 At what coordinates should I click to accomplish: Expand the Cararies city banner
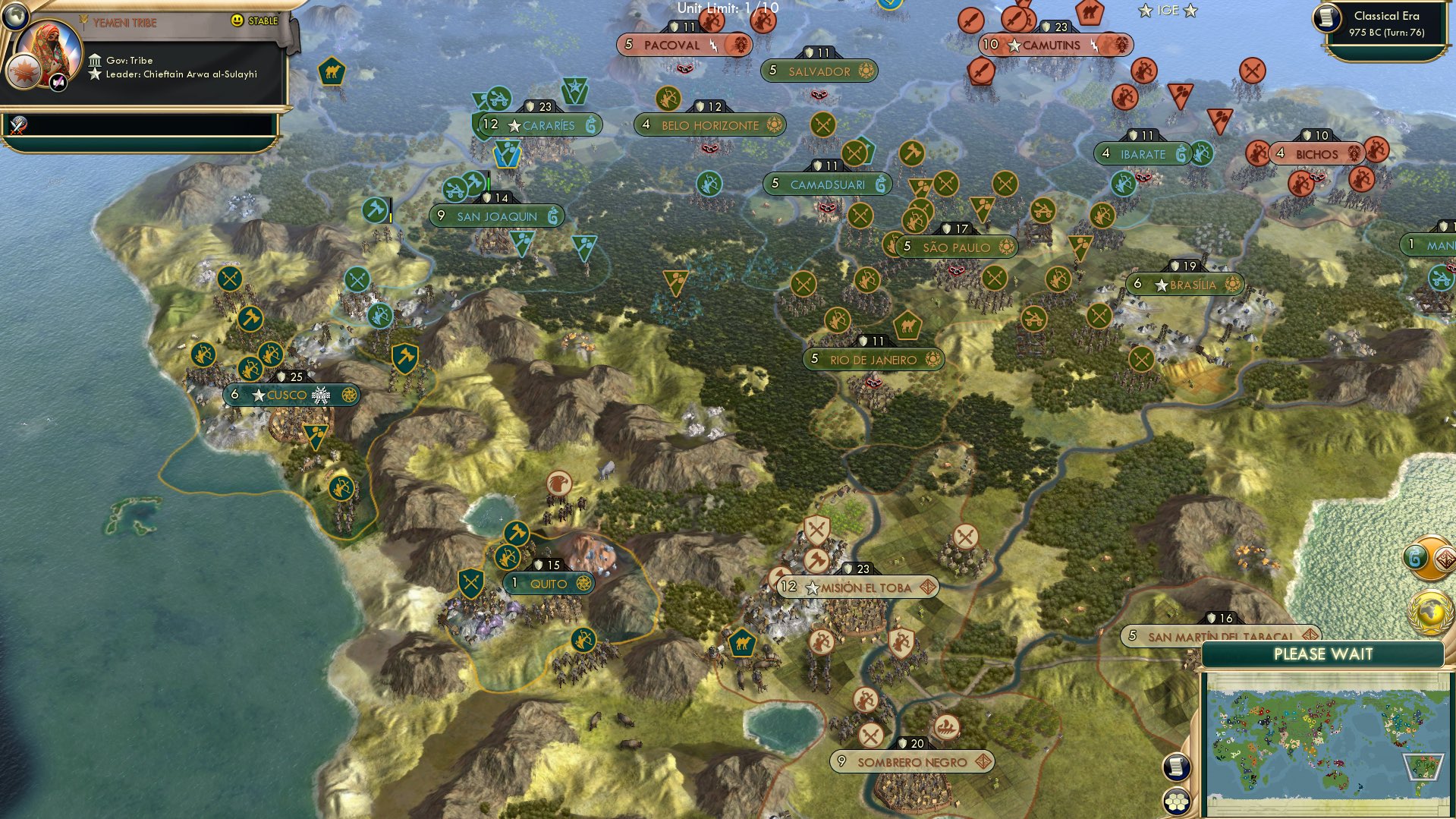(x=540, y=124)
